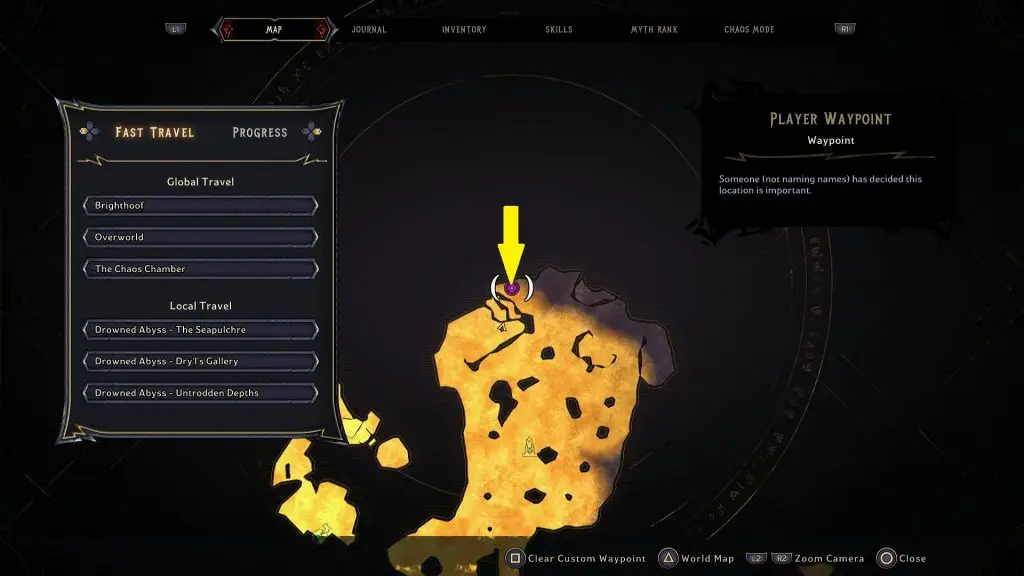The height and width of the screenshot is (576, 1024).
Task: Travel to Drowned Abyss - Untrodden Depths
Action: coord(201,393)
